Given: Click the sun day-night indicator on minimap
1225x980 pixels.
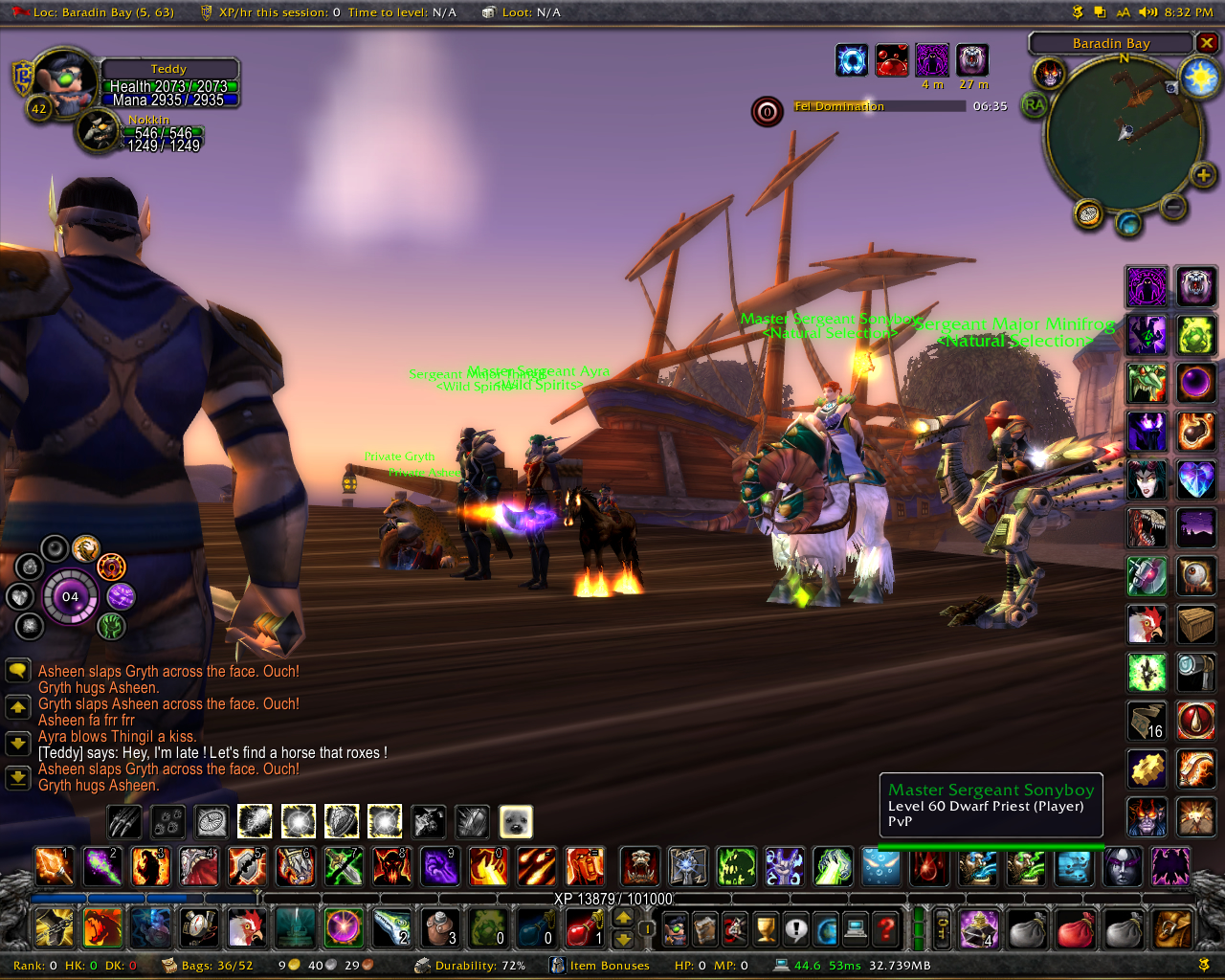Looking at the screenshot, I should (x=1199, y=78).
